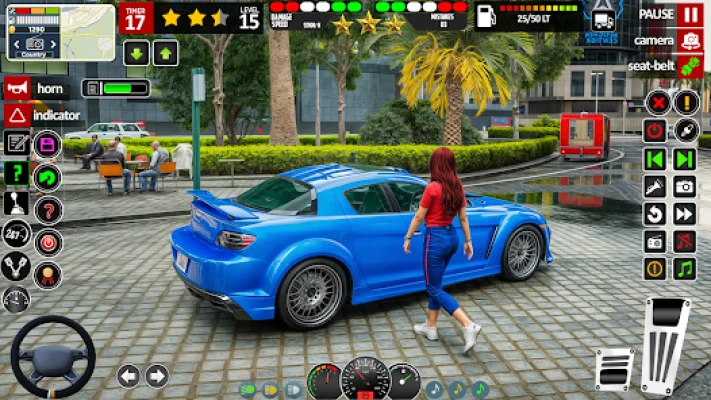Fasten the seat-belt
Viewport: 711px width, 400px height.
[690, 66]
